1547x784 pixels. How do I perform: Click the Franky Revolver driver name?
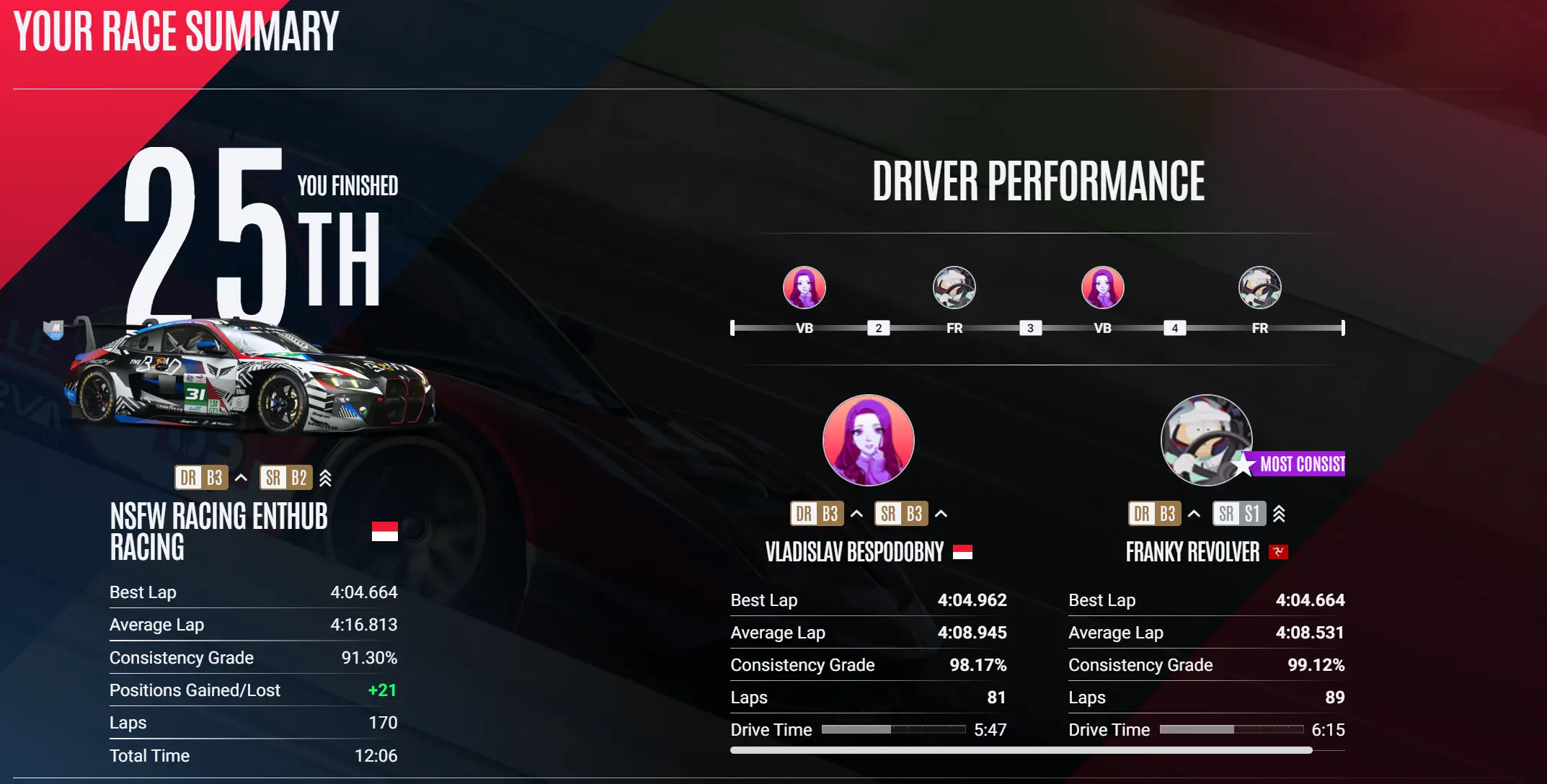1192,553
